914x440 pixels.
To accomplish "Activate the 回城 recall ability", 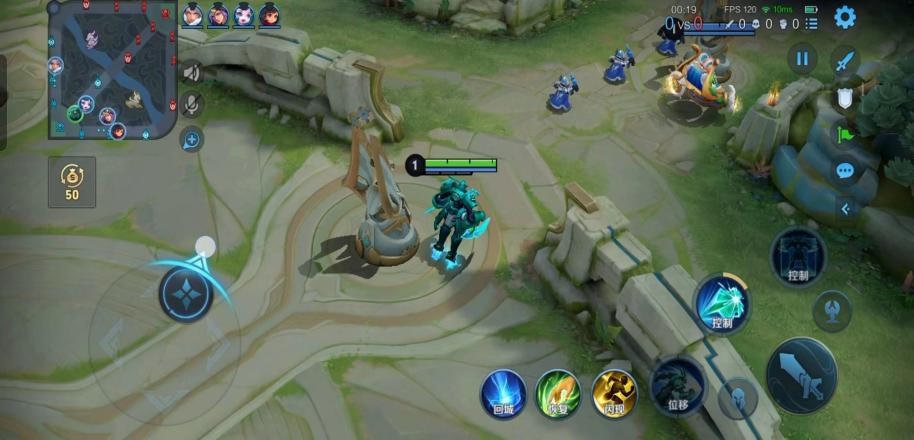I will point(502,391).
